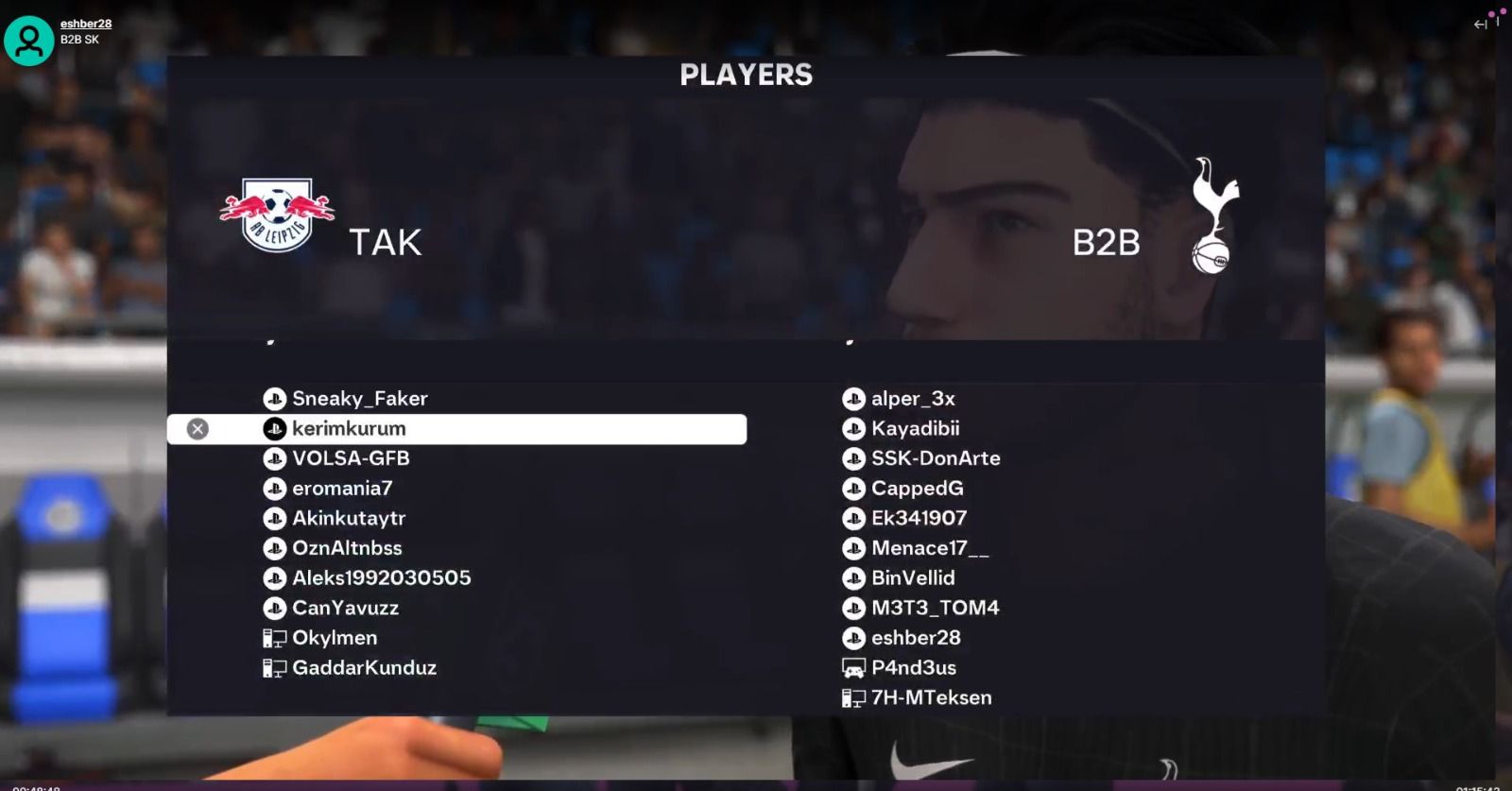Choose player Aleks1992030505
1512x791 pixels.
381,578
